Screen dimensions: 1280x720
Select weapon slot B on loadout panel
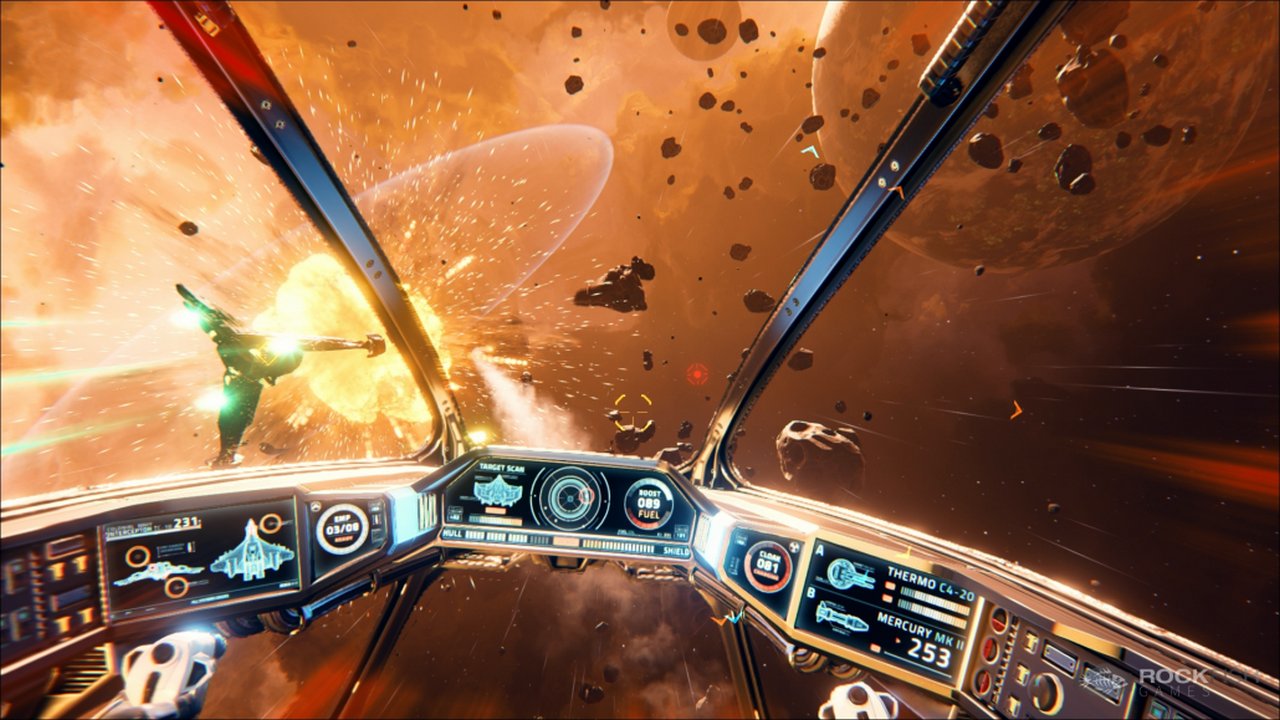(x=809, y=594)
